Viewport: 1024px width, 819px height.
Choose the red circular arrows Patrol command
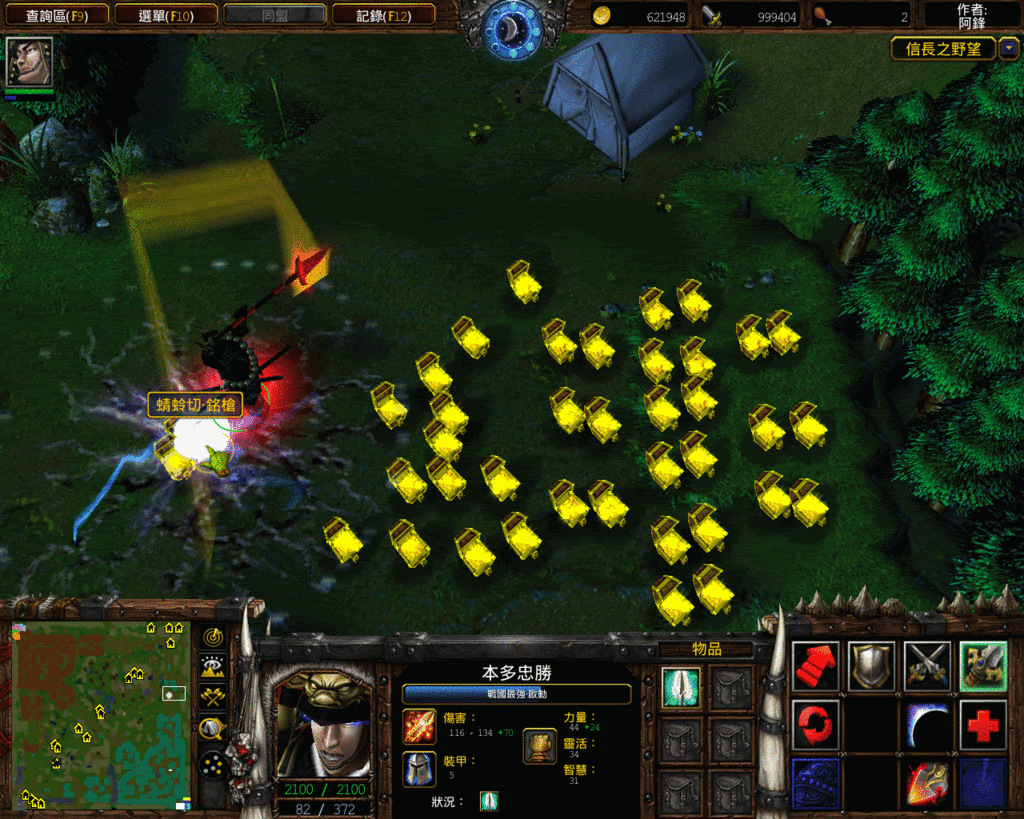click(x=815, y=725)
